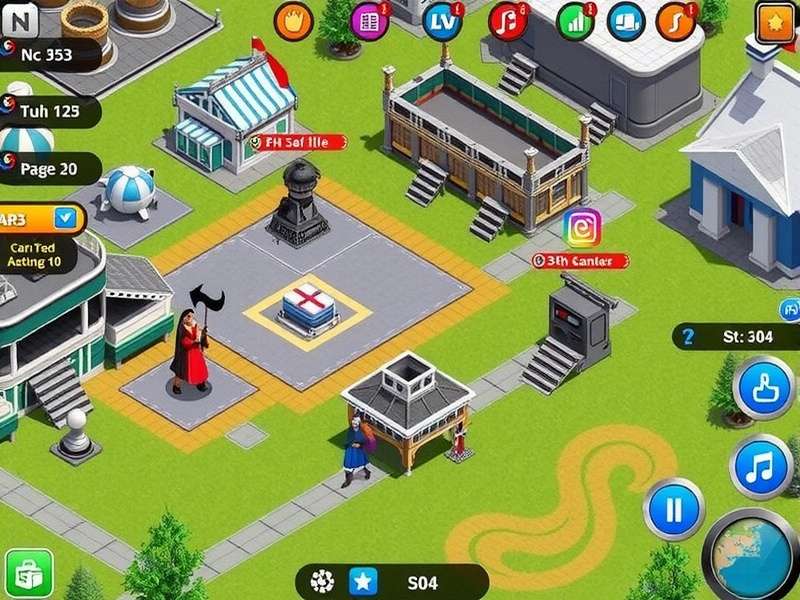Open the orange star button in the corner
This screenshot has width=800, height=600.
(775, 21)
